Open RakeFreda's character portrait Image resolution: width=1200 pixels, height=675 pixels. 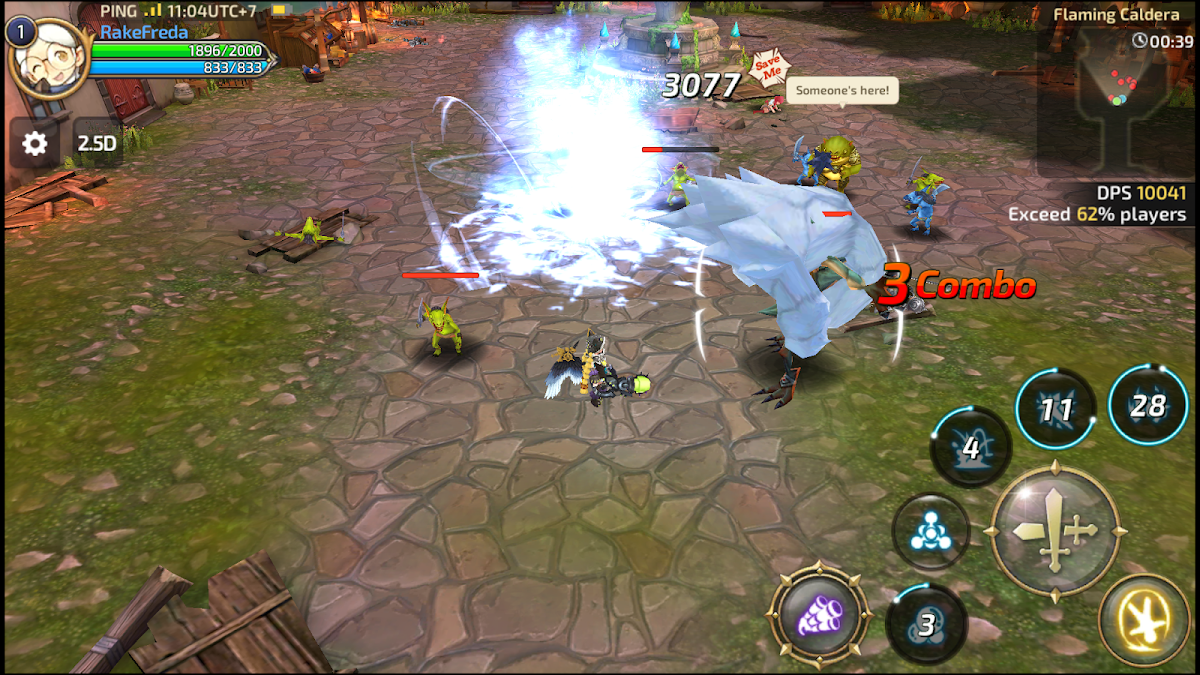pos(49,60)
